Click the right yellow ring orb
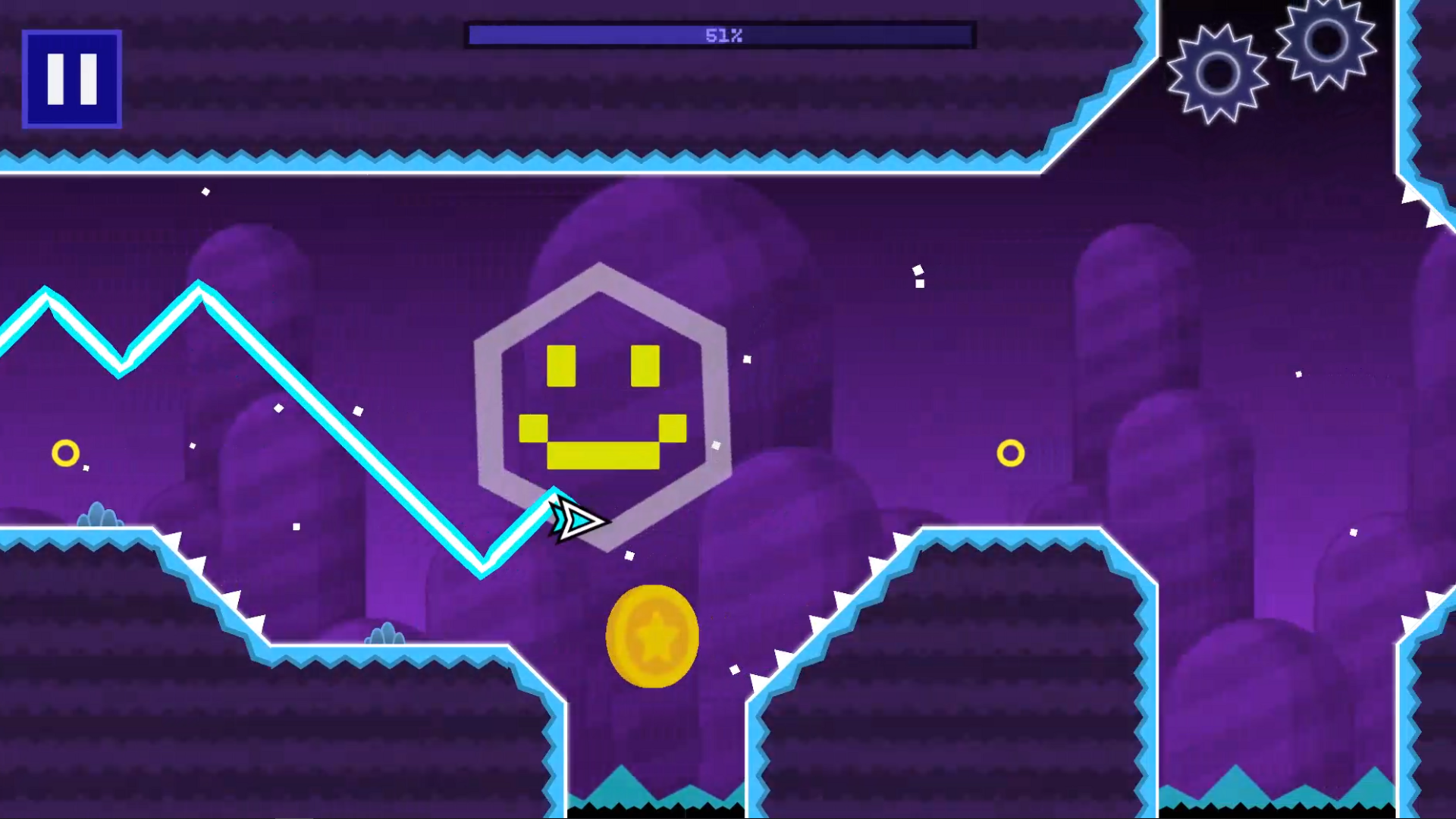 [x=1012, y=453]
